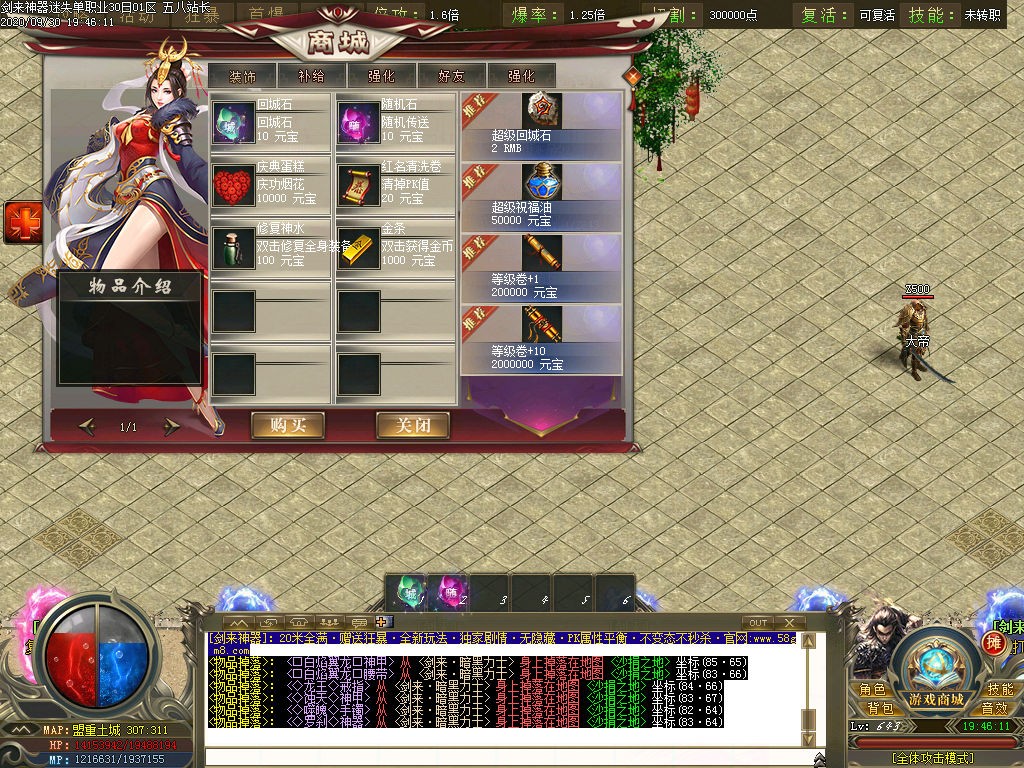Choose the 修复神水 repair potion
The height and width of the screenshot is (768, 1024).
pos(234,247)
